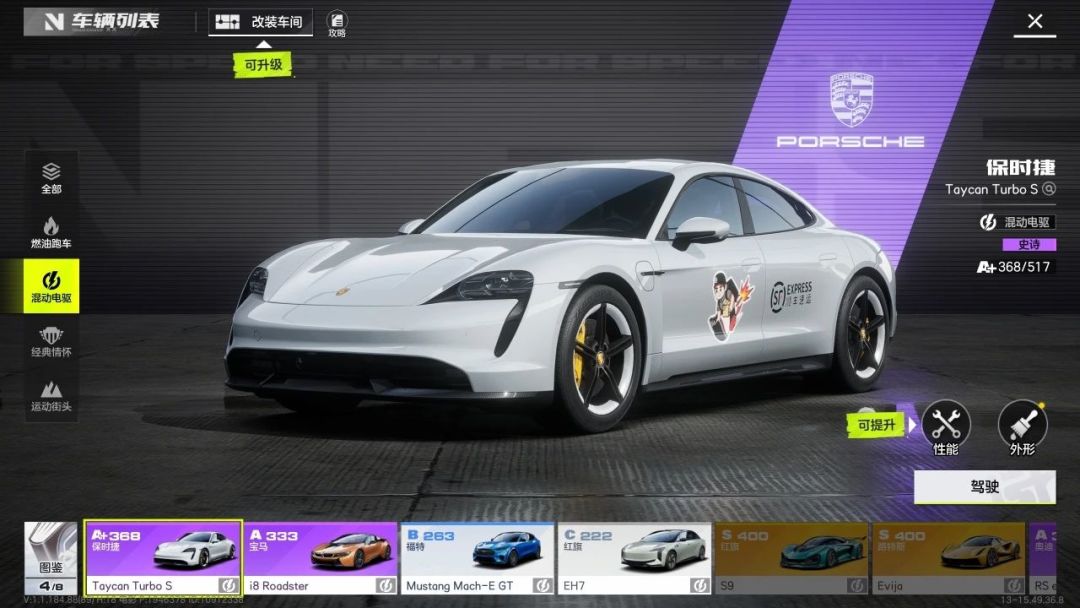Select the BMW i8 Roadster card
This screenshot has height=608, width=1080.
click(321, 558)
